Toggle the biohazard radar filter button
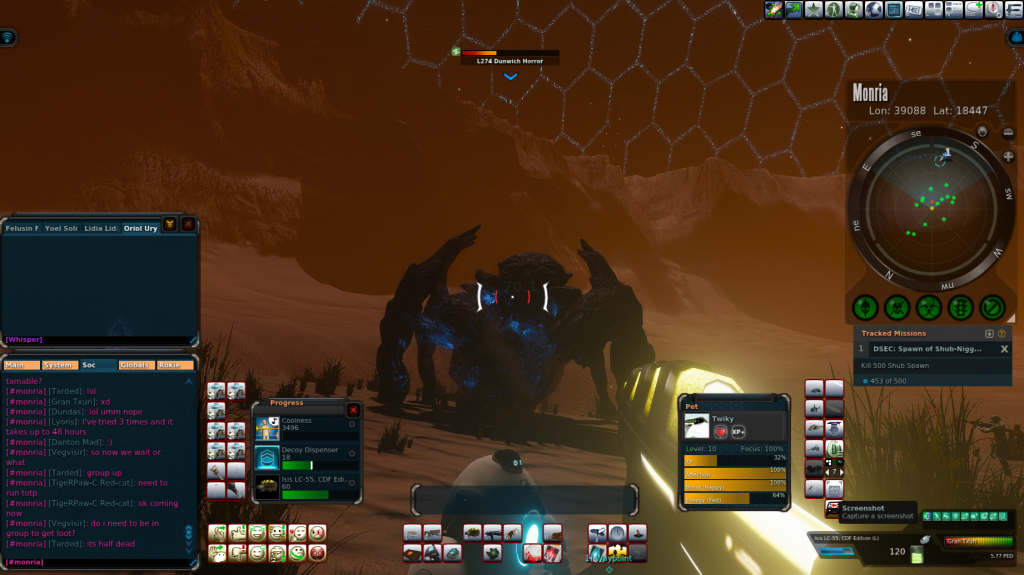 coord(929,308)
